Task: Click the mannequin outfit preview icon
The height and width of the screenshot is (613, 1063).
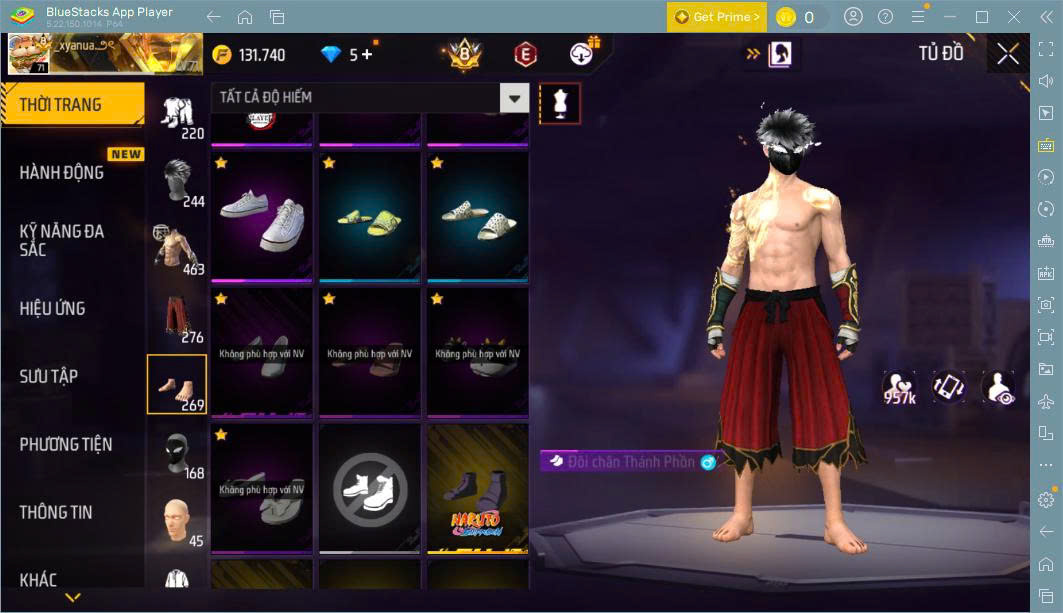Action: tap(560, 104)
